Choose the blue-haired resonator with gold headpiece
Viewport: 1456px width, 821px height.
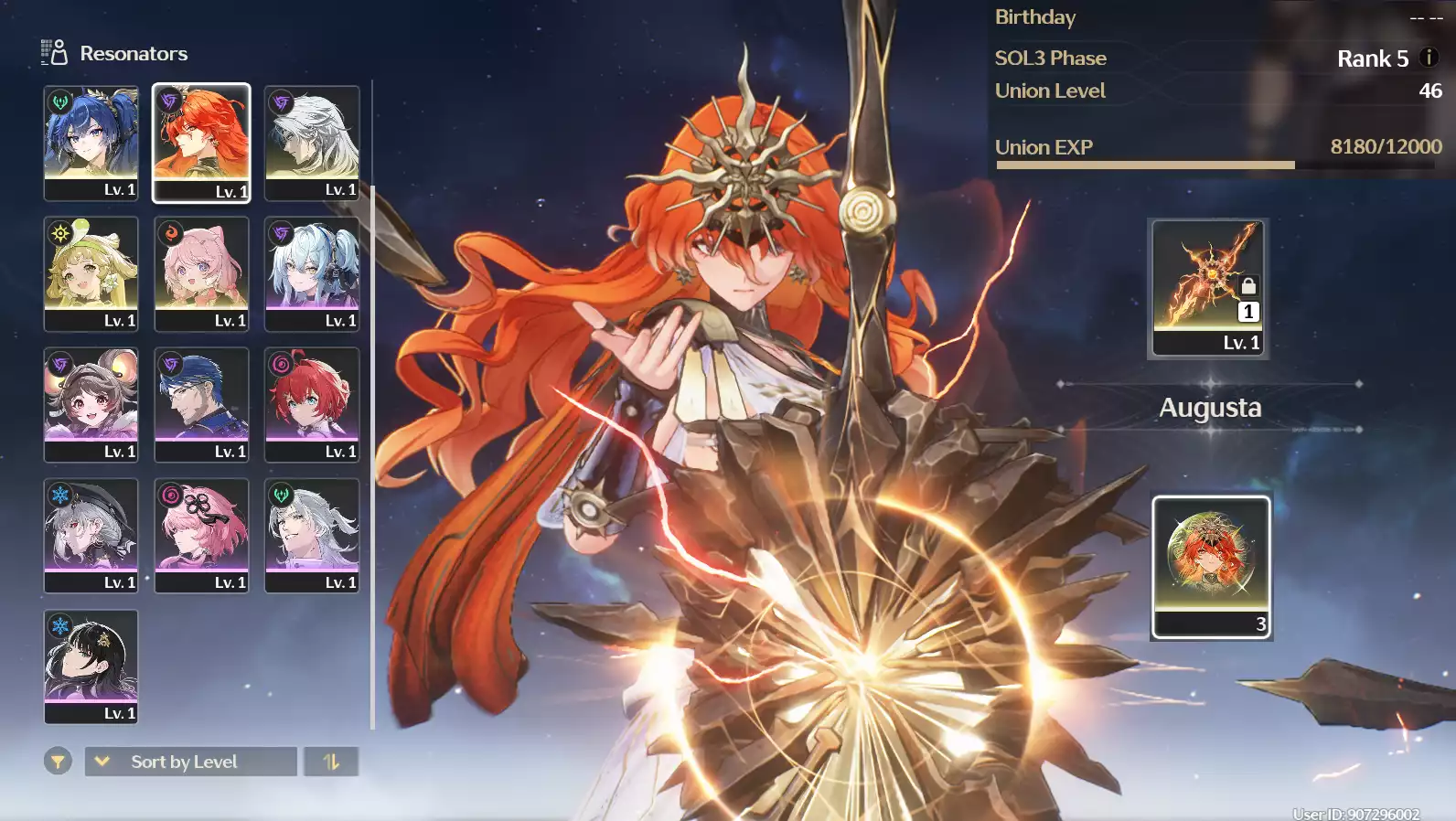pos(91,142)
